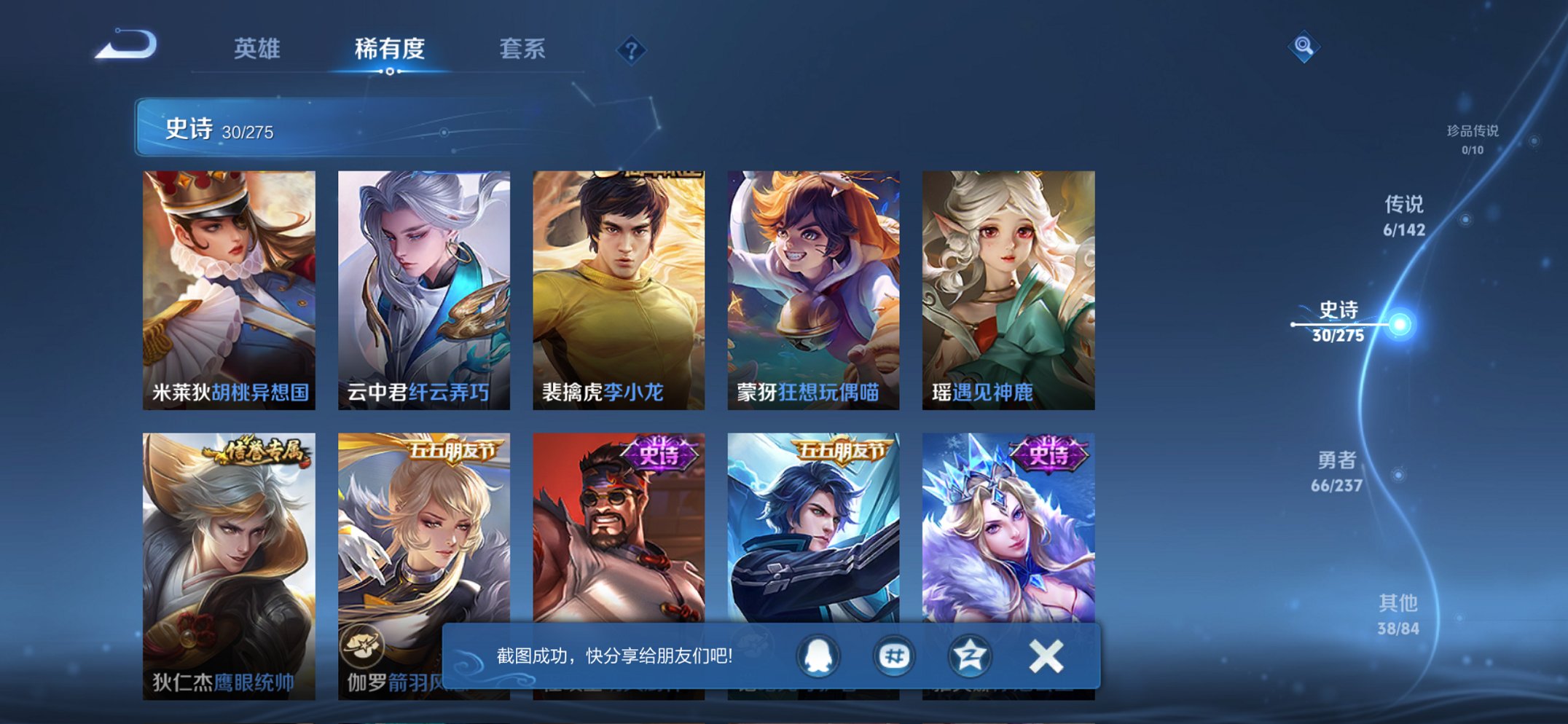Switch to the 套系 tab
This screenshot has width=1568, height=724.
(523, 50)
